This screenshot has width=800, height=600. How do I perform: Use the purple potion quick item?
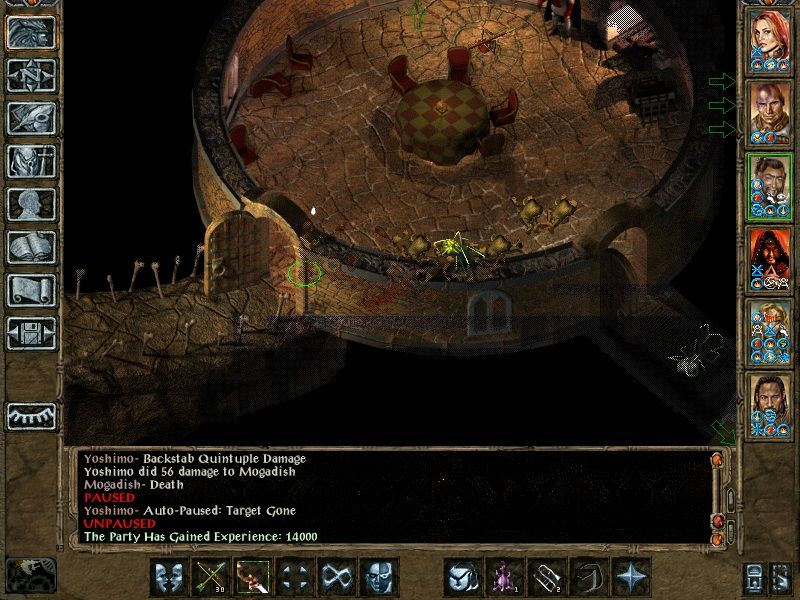(x=503, y=577)
